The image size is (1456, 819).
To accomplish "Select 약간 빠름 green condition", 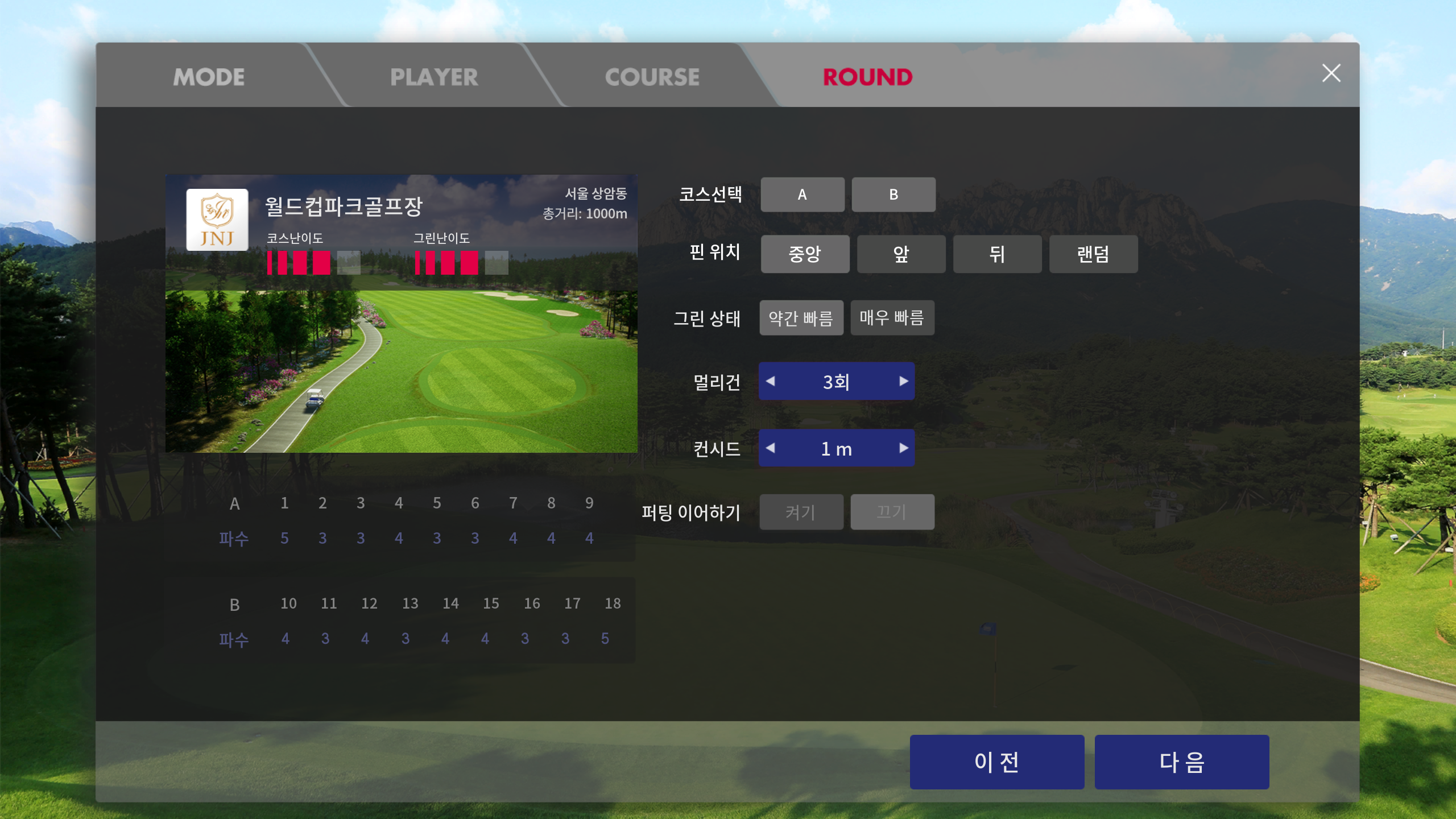I will 801,318.
